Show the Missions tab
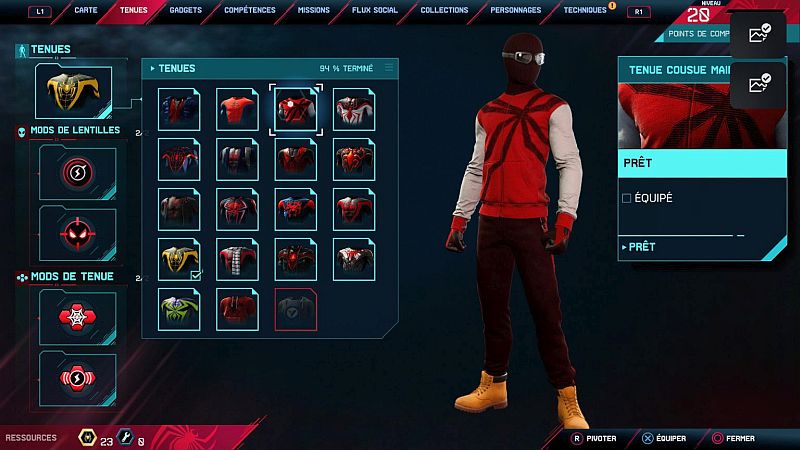Viewport: 800px width, 450px height. click(x=313, y=10)
